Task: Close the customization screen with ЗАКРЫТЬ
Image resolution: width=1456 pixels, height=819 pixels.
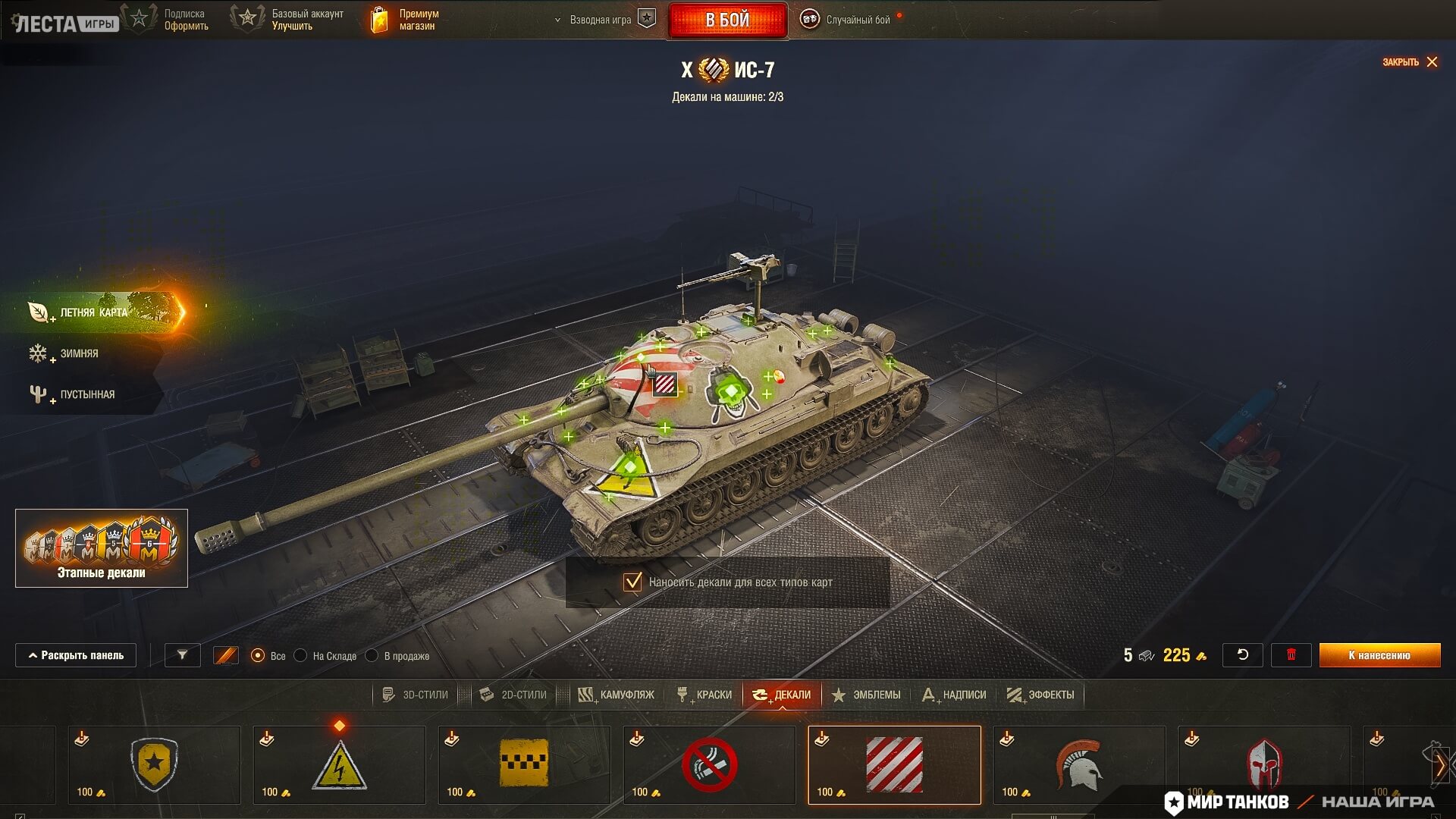Action: coord(1410,62)
